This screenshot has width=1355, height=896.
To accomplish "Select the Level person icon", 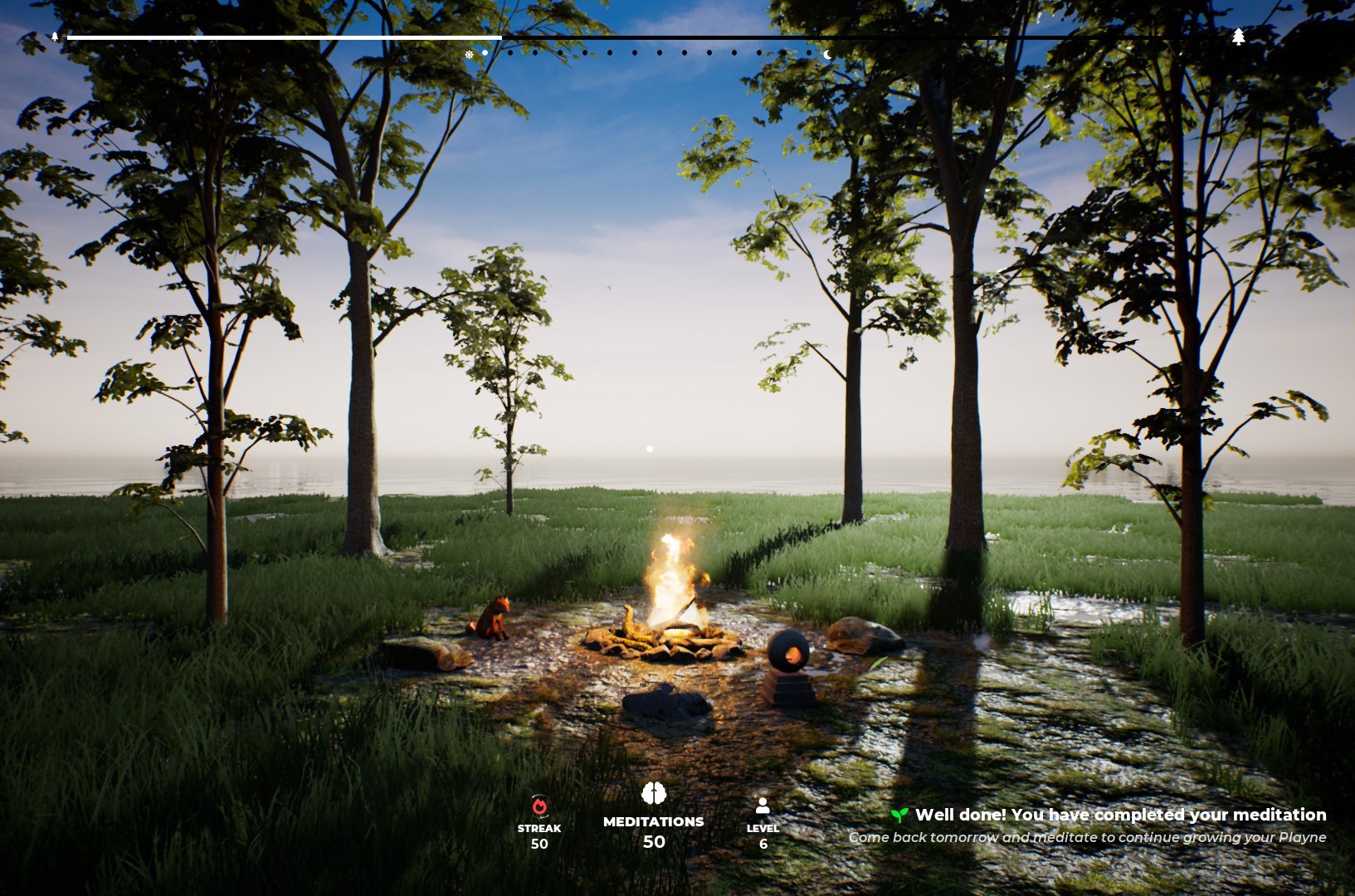I will 763,806.
